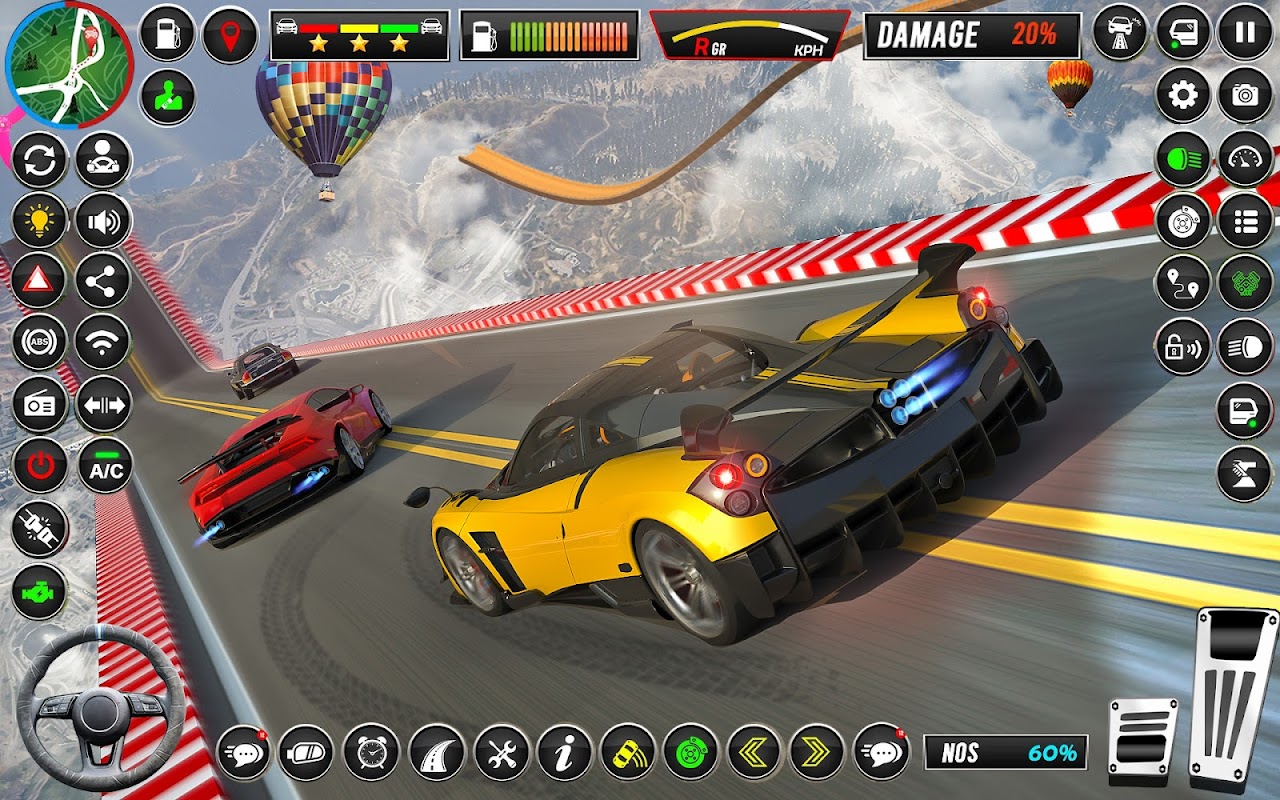The image size is (1280, 800).
Task: Toggle the headlight bulb icon
Action: point(40,220)
